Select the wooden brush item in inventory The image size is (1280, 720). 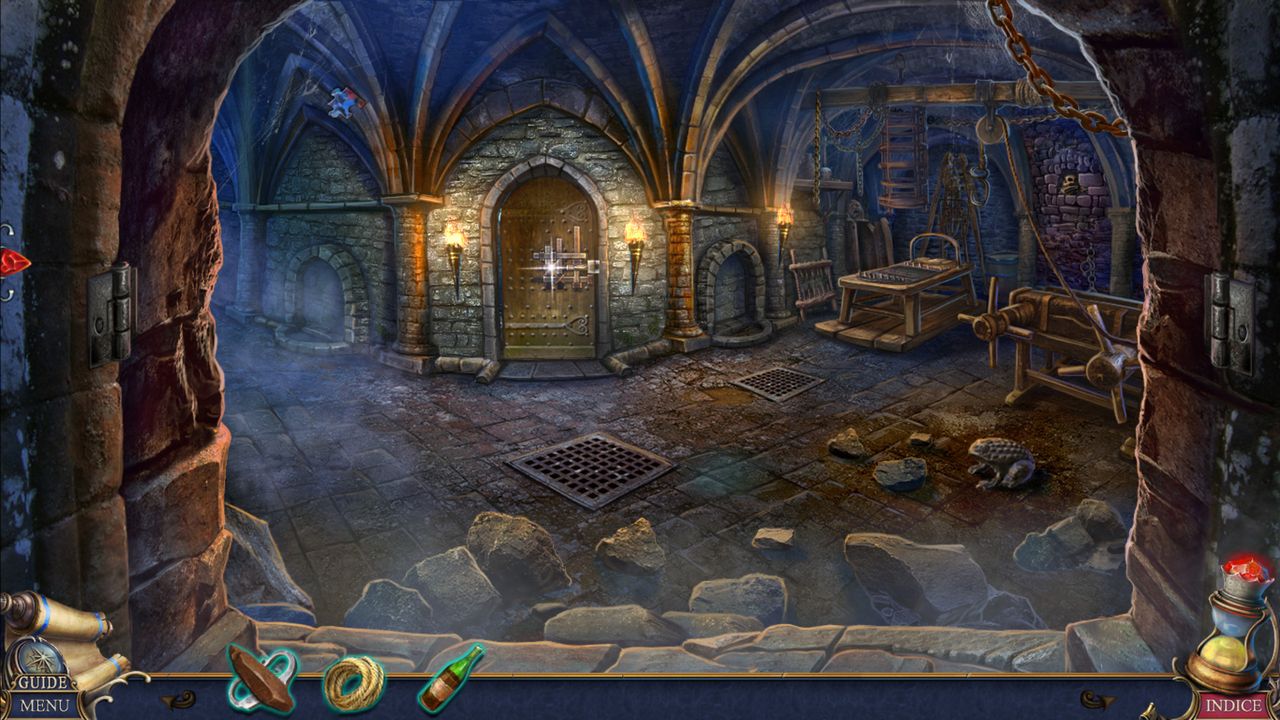(x=262, y=678)
